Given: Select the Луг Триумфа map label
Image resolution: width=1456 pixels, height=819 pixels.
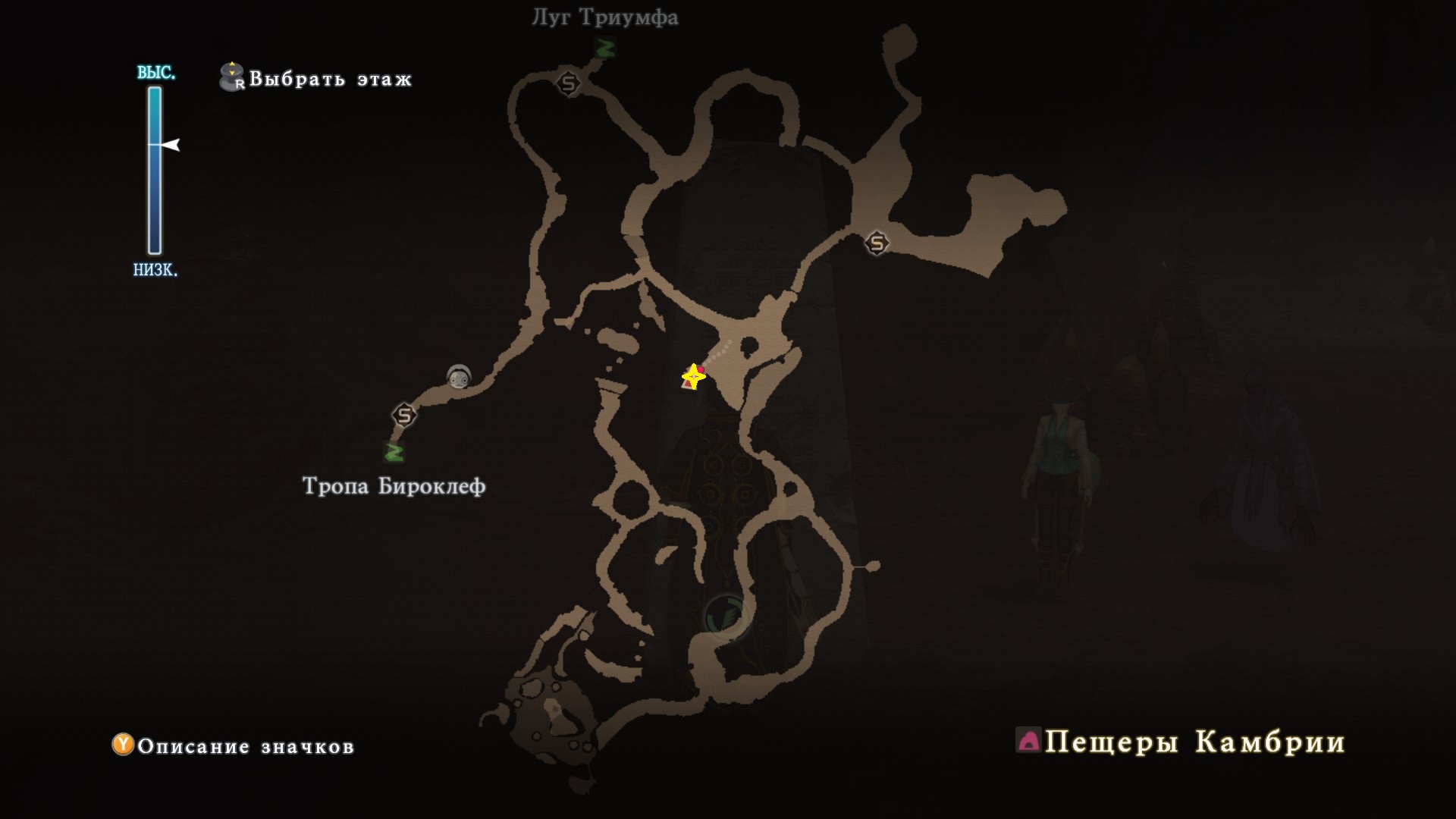Looking at the screenshot, I should pos(604,17).
